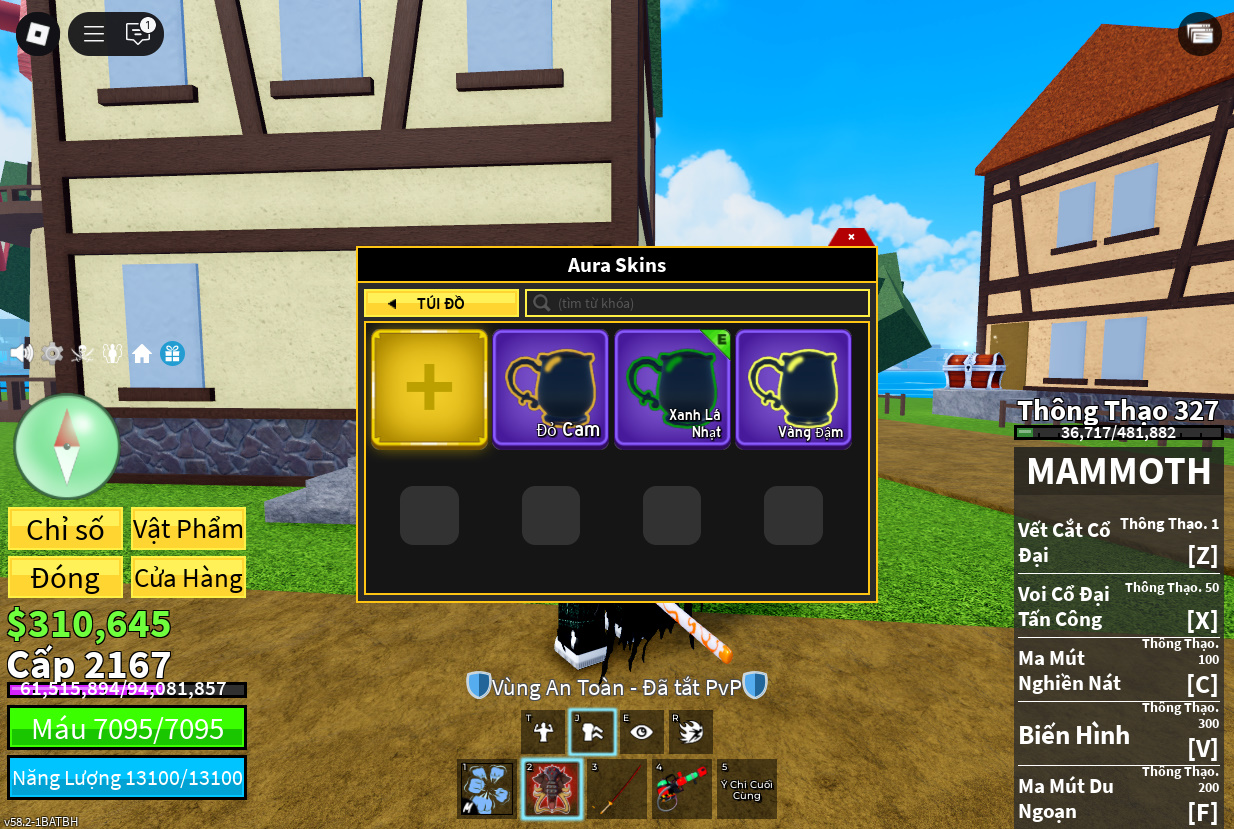Open the Chỉ số stats menu
Image resolution: width=1234 pixels, height=829 pixels.
[x=65, y=529]
